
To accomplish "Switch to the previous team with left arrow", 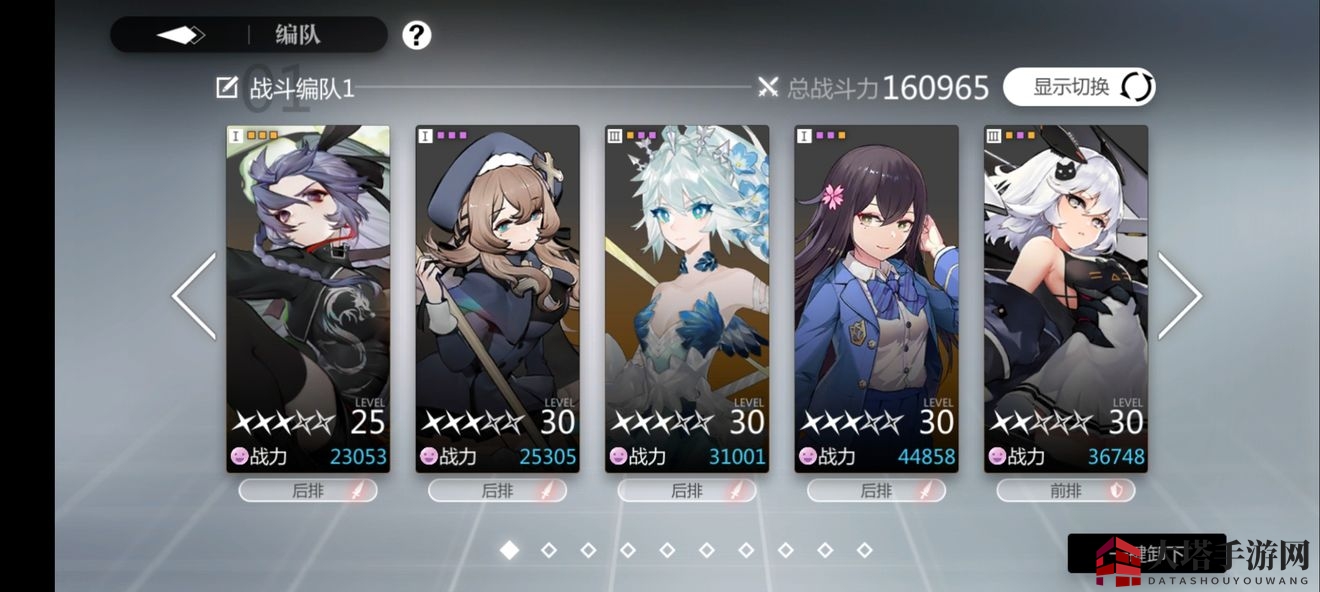I will coord(194,296).
